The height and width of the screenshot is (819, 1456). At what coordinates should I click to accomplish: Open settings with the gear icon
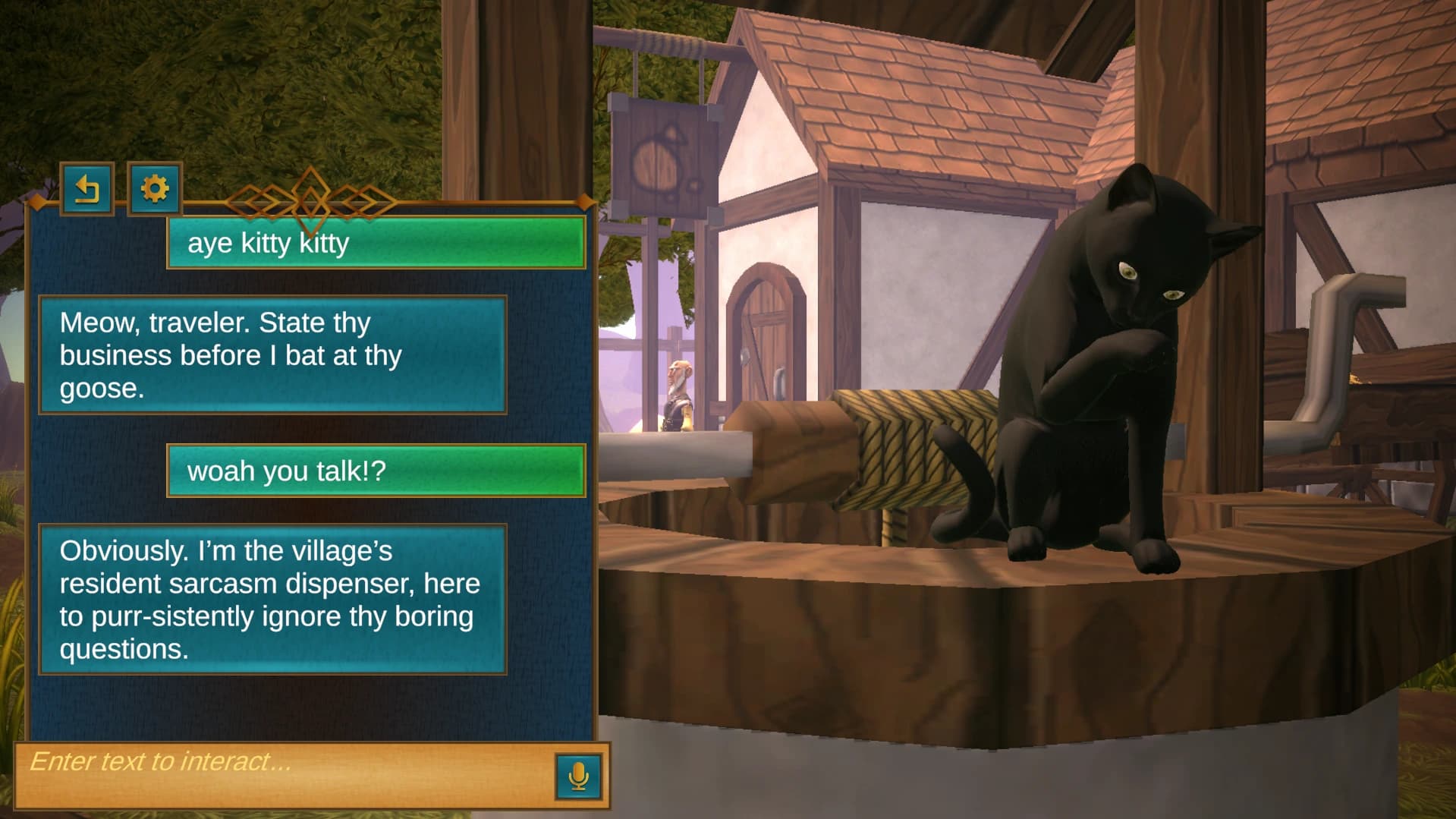155,189
